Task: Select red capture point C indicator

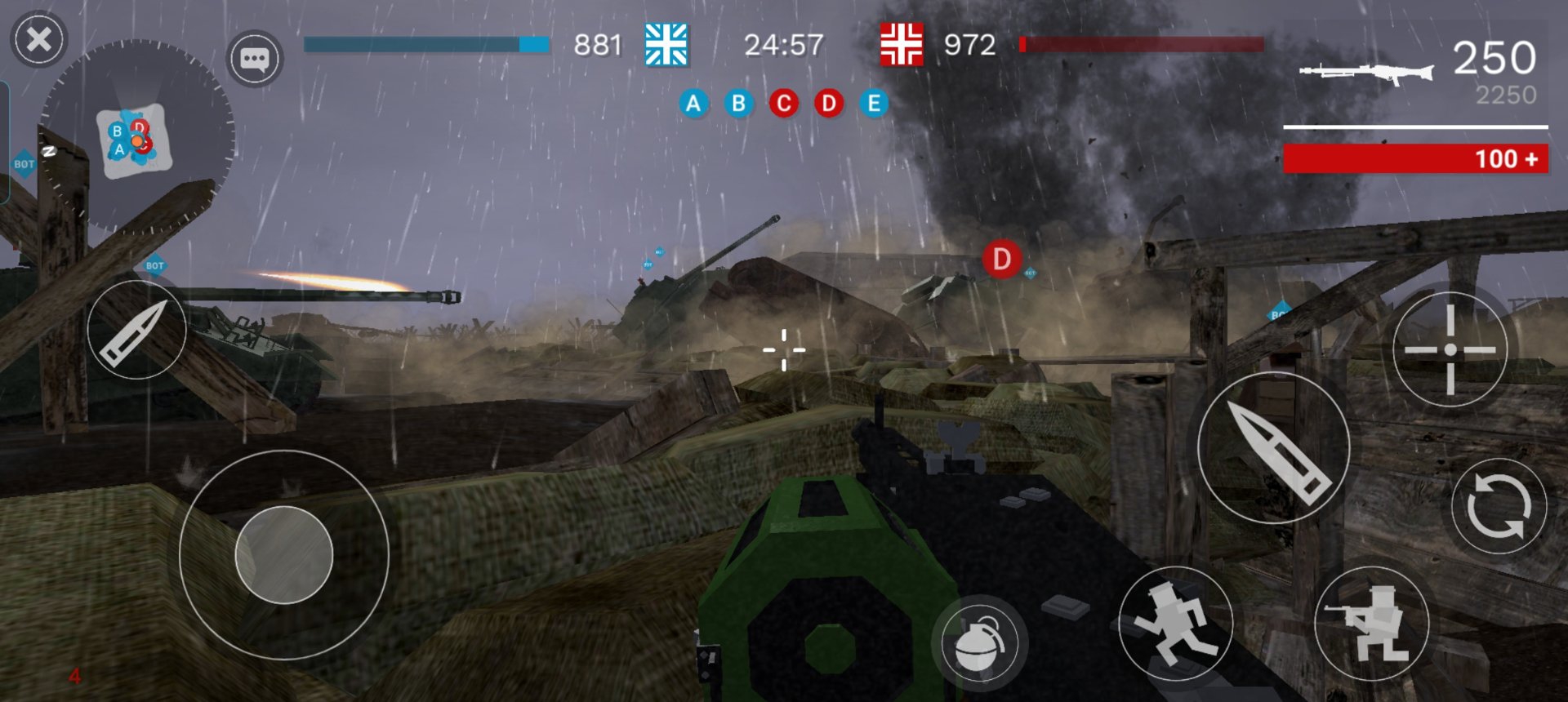Action: [x=784, y=104]
